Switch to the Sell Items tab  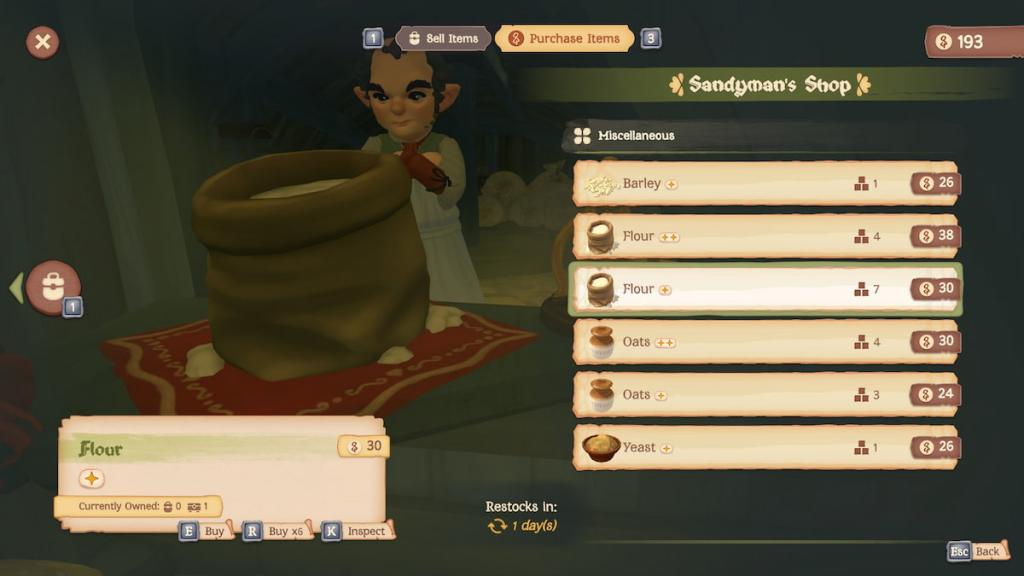tap(443, 39)
